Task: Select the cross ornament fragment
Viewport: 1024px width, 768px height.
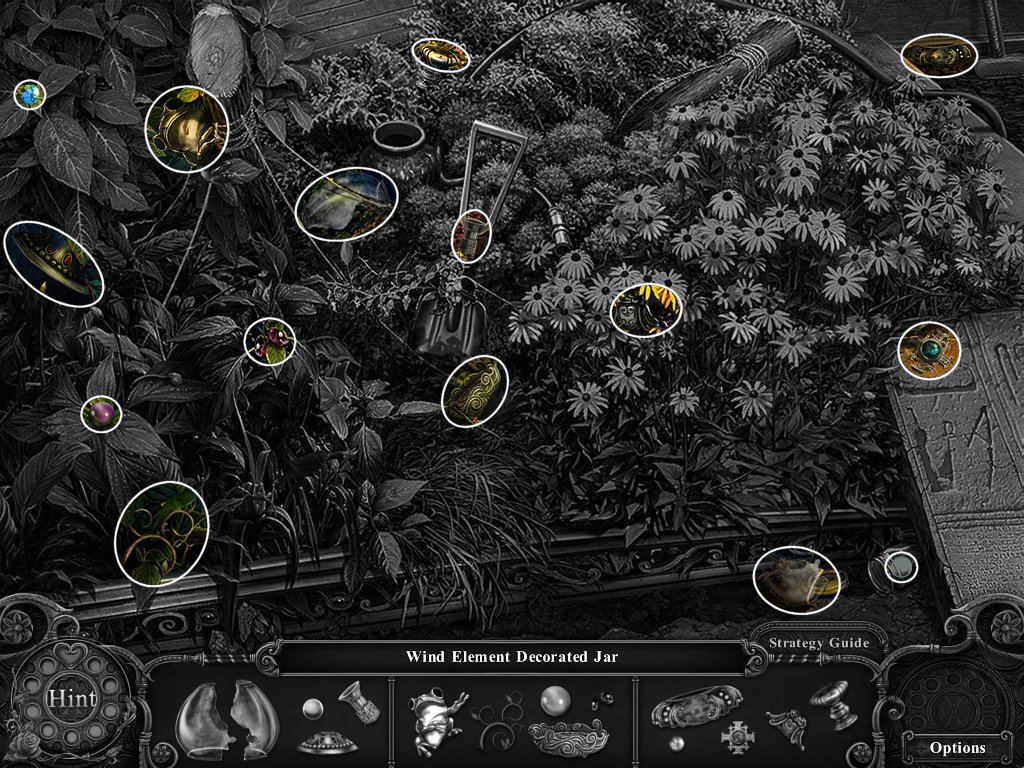Action: pyautogui.click(x=739, y=737)
